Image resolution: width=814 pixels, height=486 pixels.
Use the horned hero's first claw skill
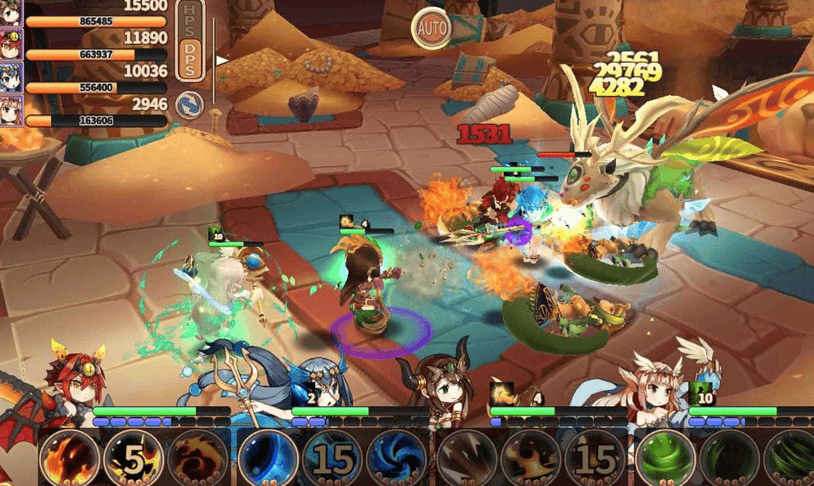pyautogui.click(x=466, y=458)
